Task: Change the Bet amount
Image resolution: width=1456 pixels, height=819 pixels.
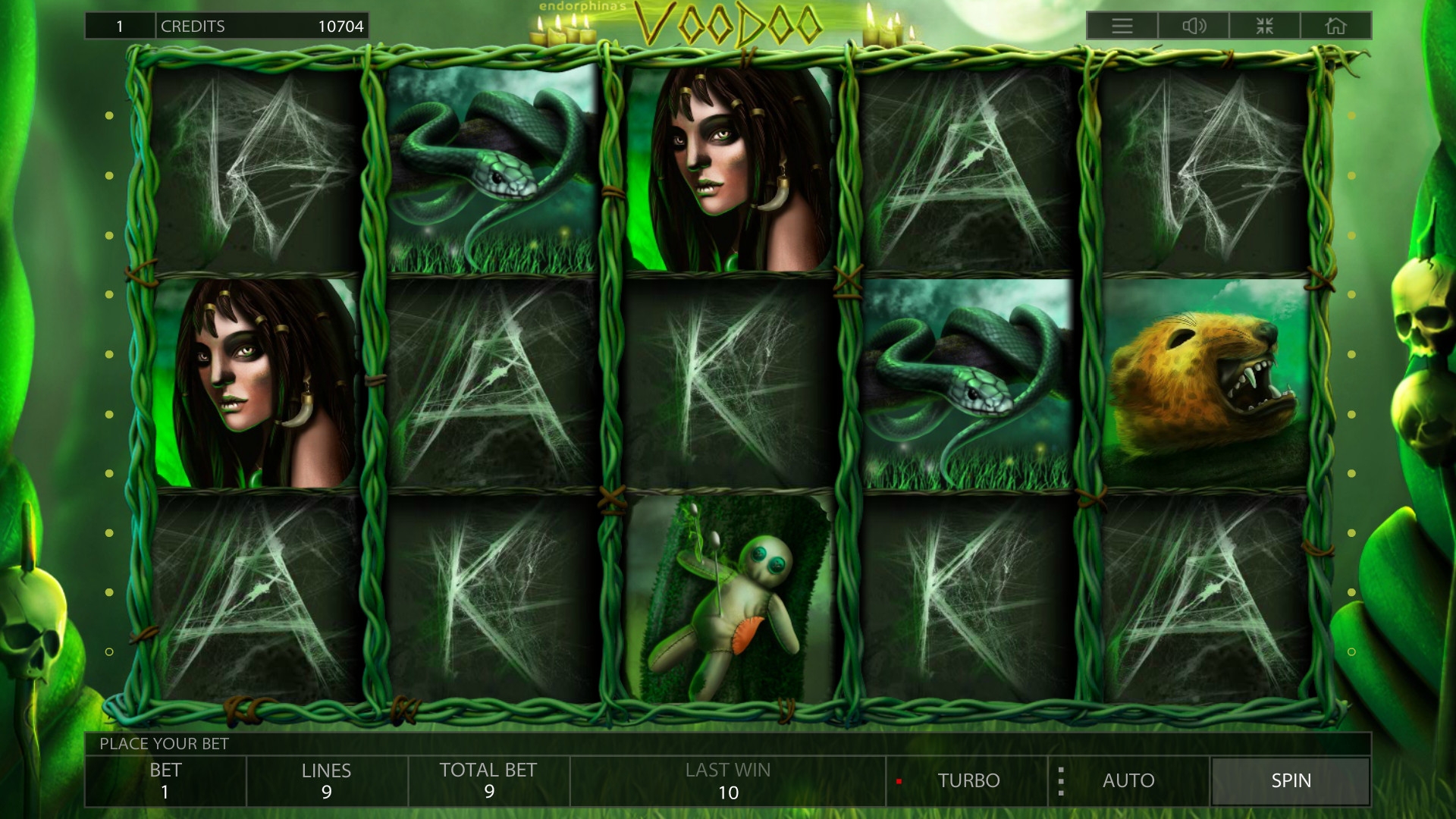Action: [165, 780]
